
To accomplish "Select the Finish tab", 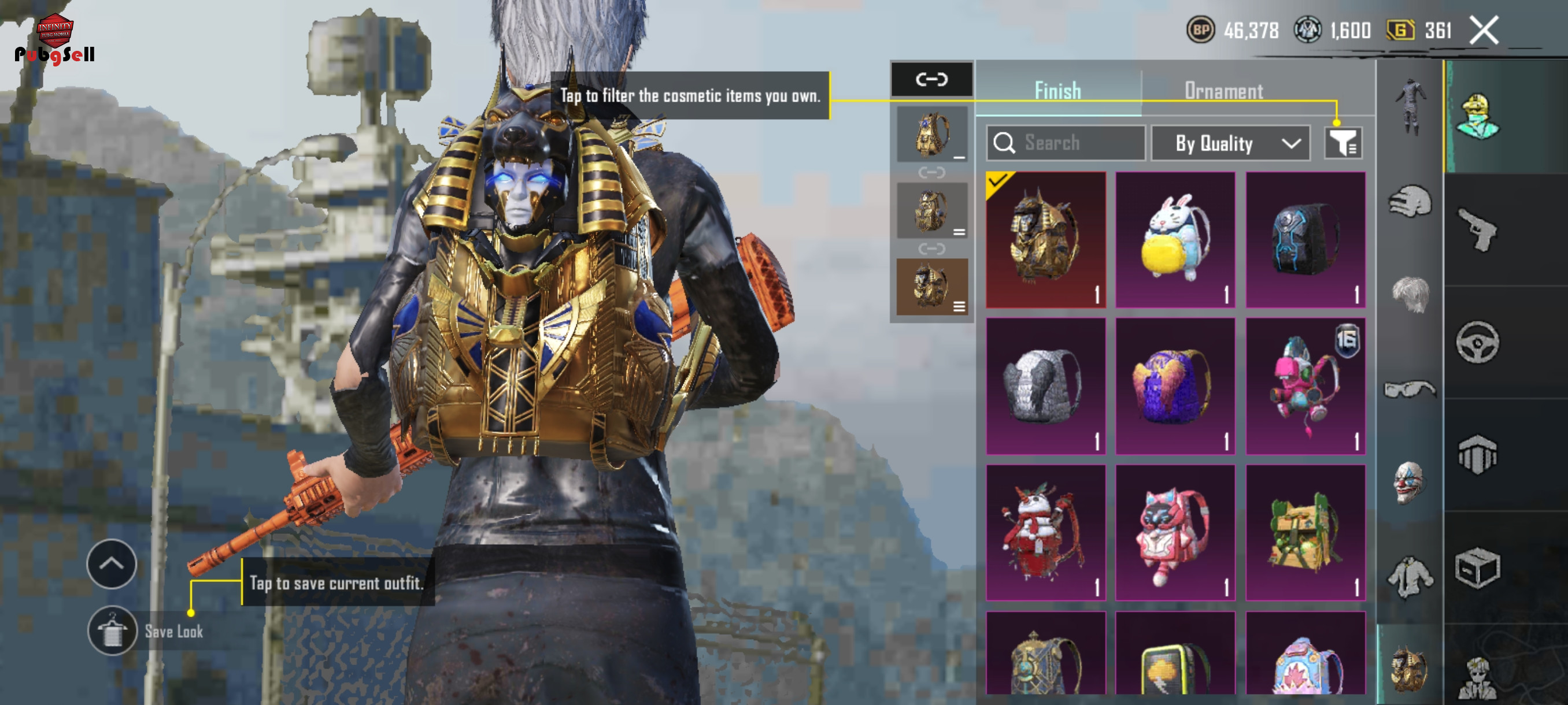I will [x=1058, y=91].
